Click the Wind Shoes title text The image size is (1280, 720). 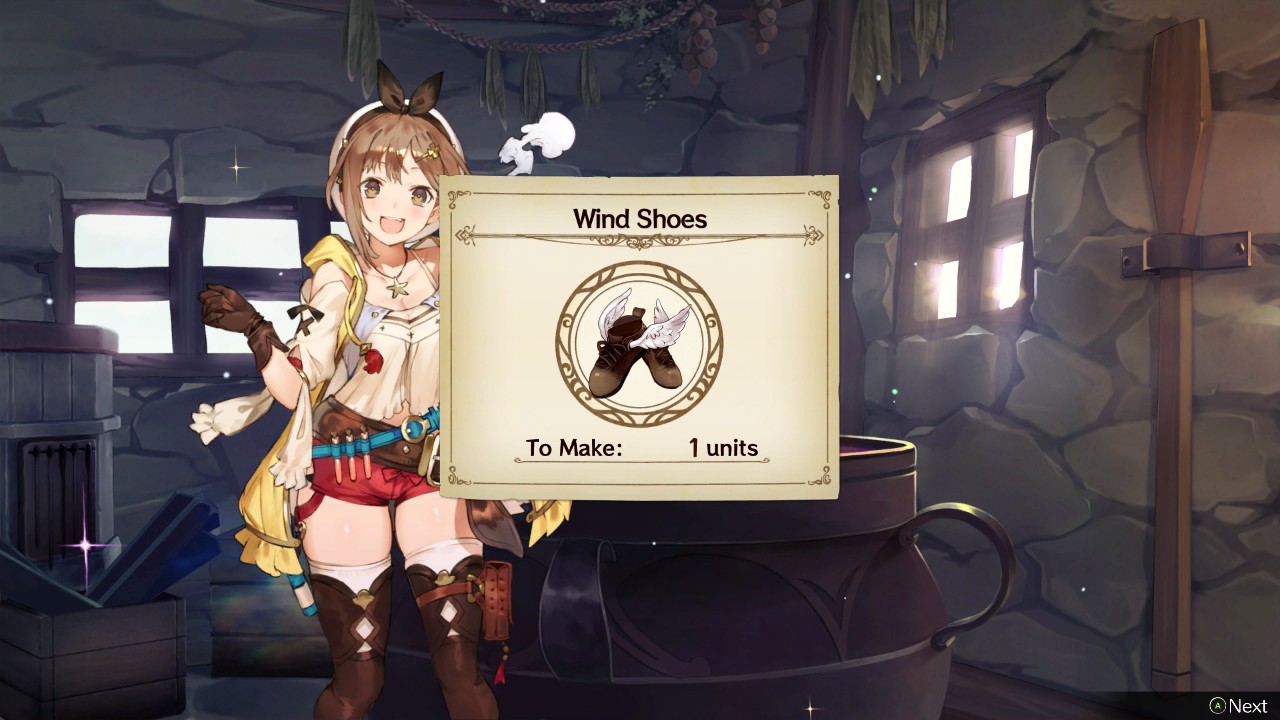[x=640, y=218]
